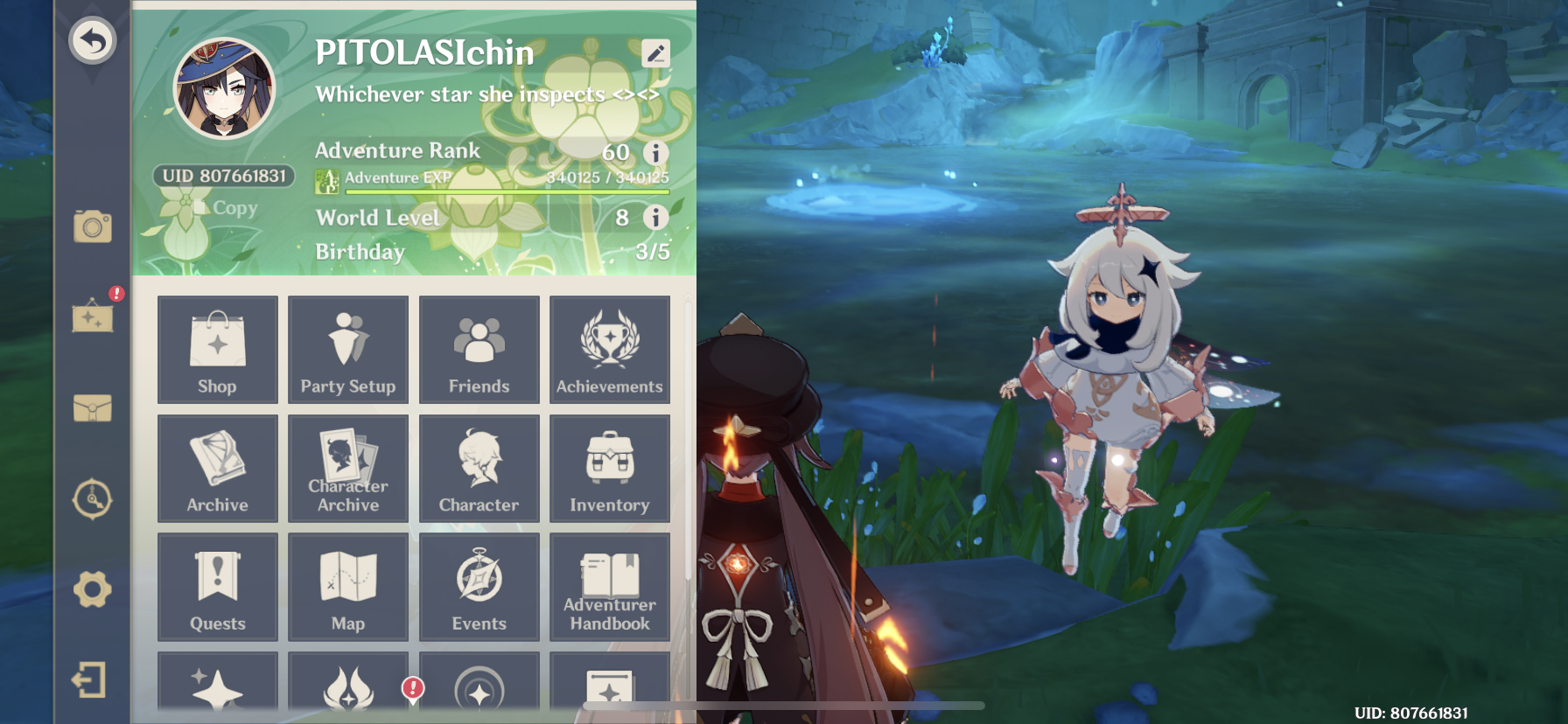Image resolution: width=1568 pixels, height=724 pixels.
Task: Edit the profile signature with pencil button
Action: pos(655,52)
